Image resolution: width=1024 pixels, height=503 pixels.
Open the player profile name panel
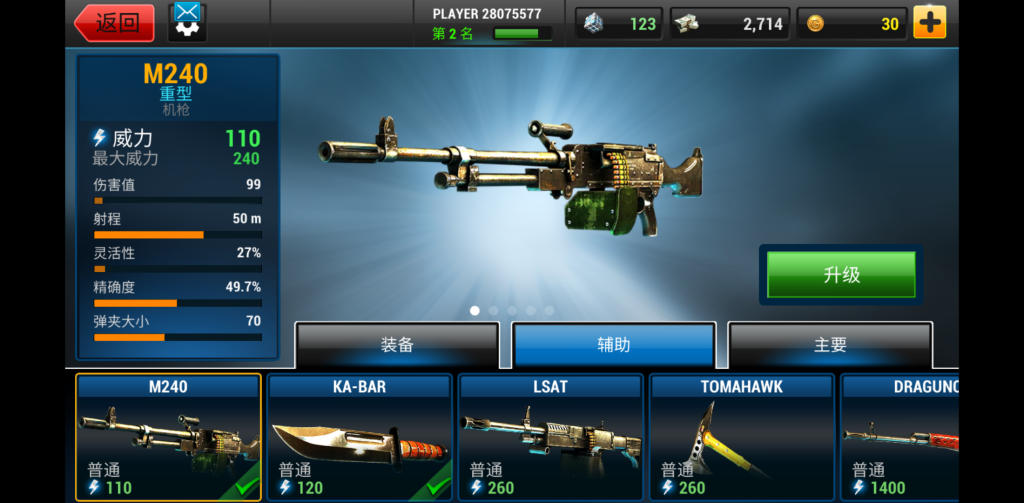pos(487,23)
